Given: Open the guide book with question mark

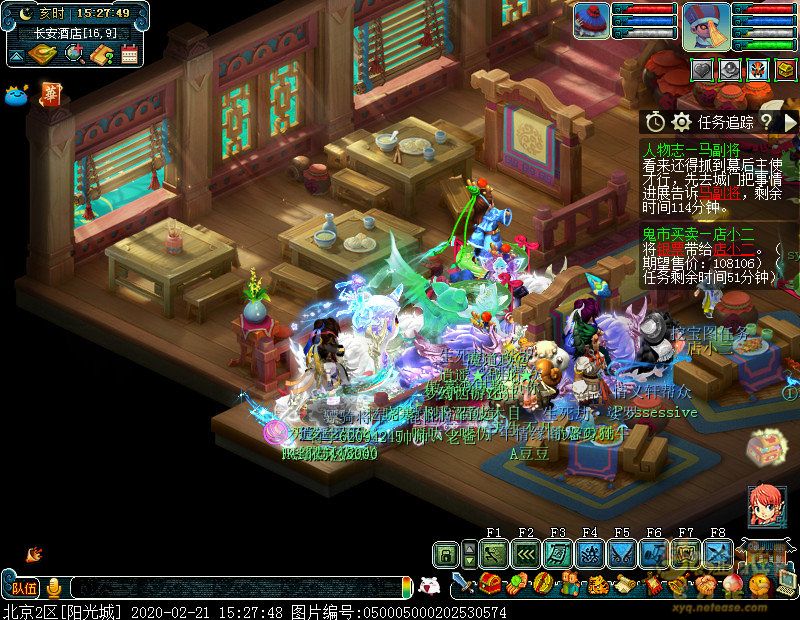Looking at the screenshot, I should (x=101, y=54).
